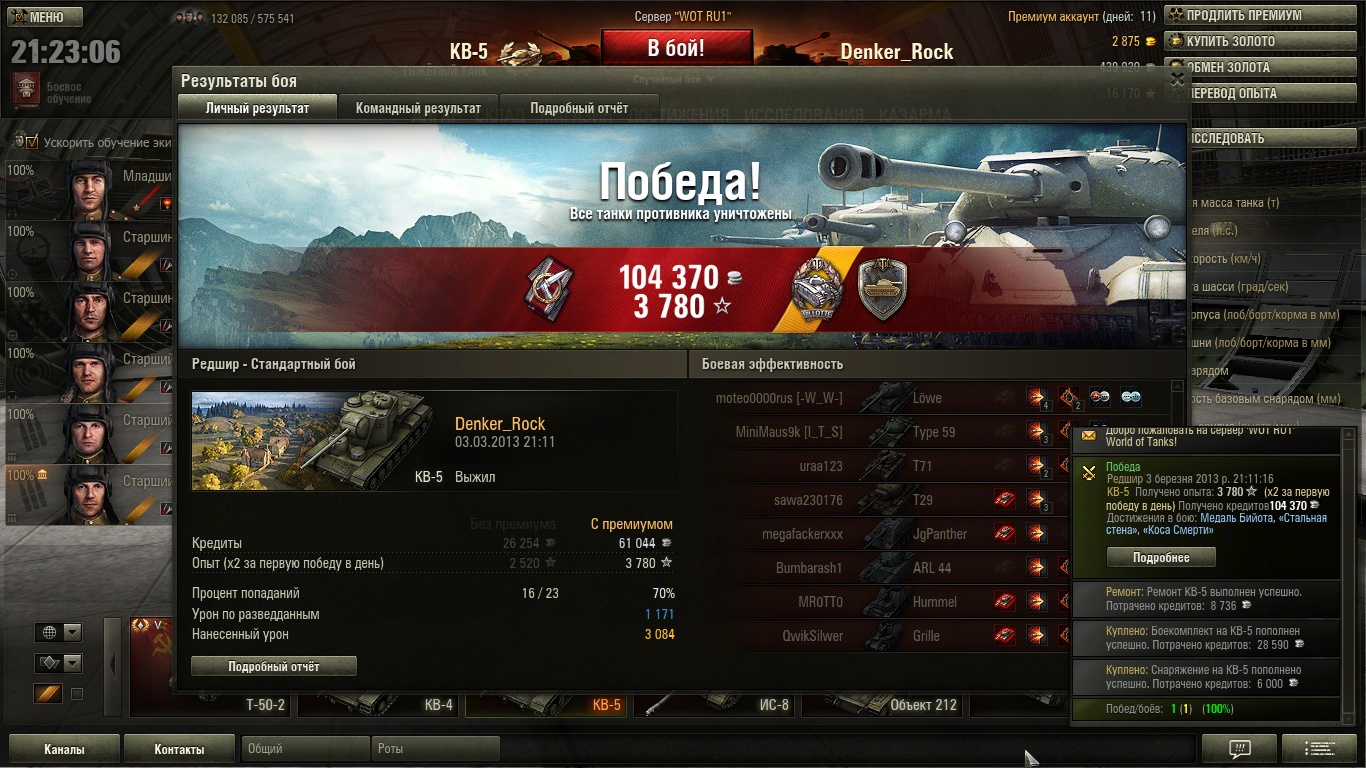Click the red В бой! button
This screenshot has height=768, width=1366.
click(676, 47)
